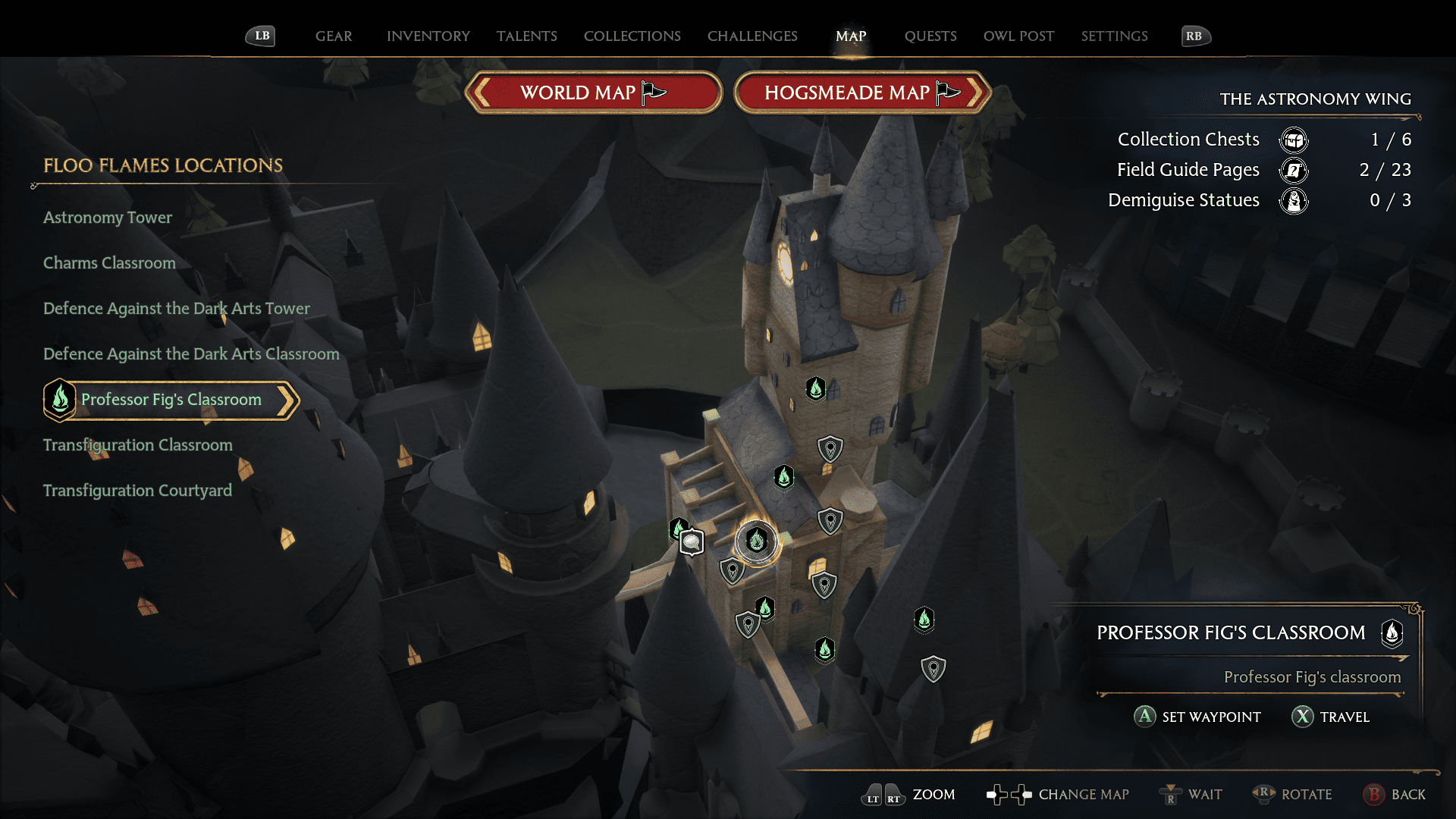Select the Floo Flame icon beside Professor Fig's Classroom
The height and width of the screenshot is (819, 1456).
[x=60, y=400]
